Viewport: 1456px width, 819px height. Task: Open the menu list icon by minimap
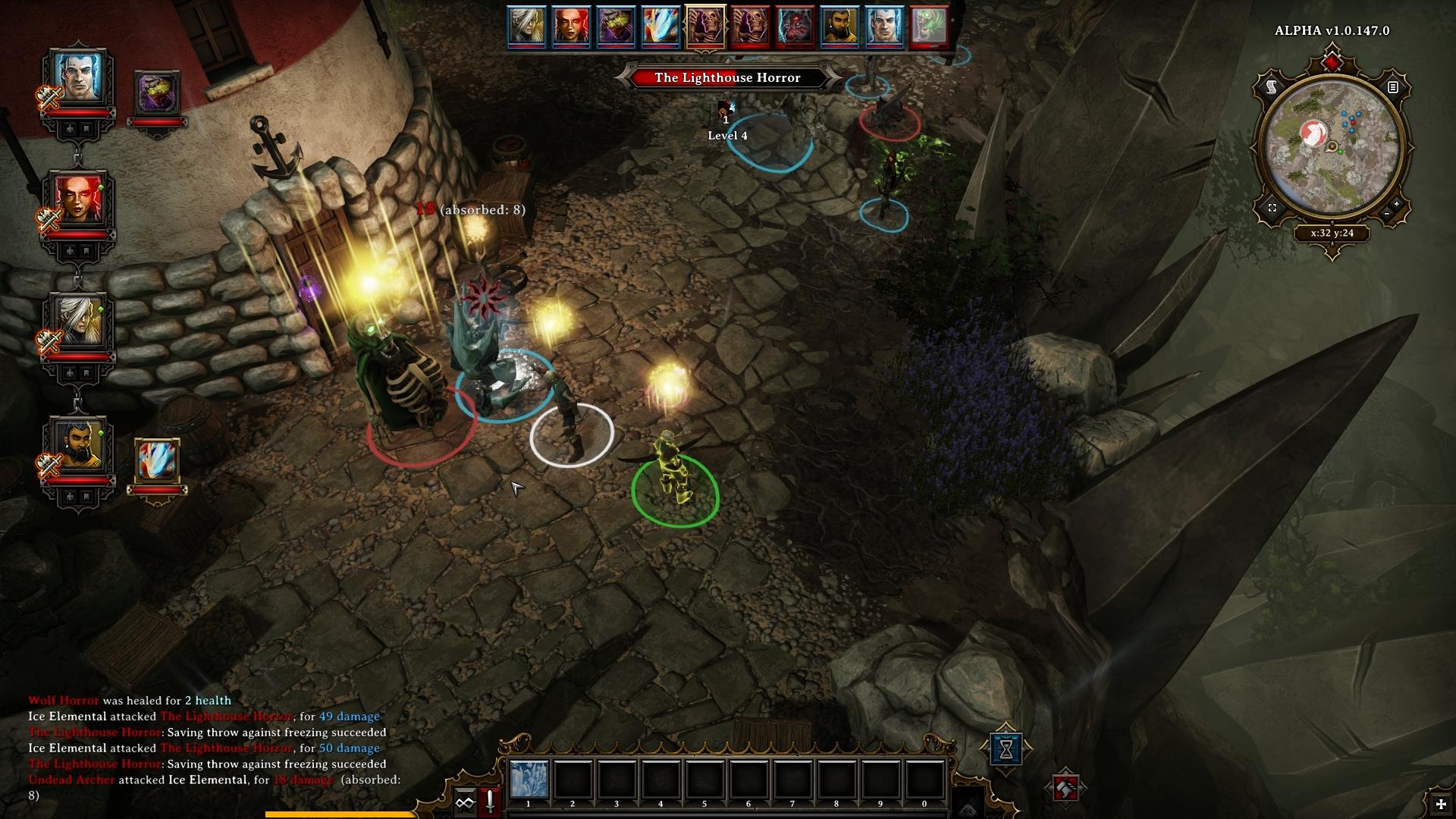[x=1393, y=87]
